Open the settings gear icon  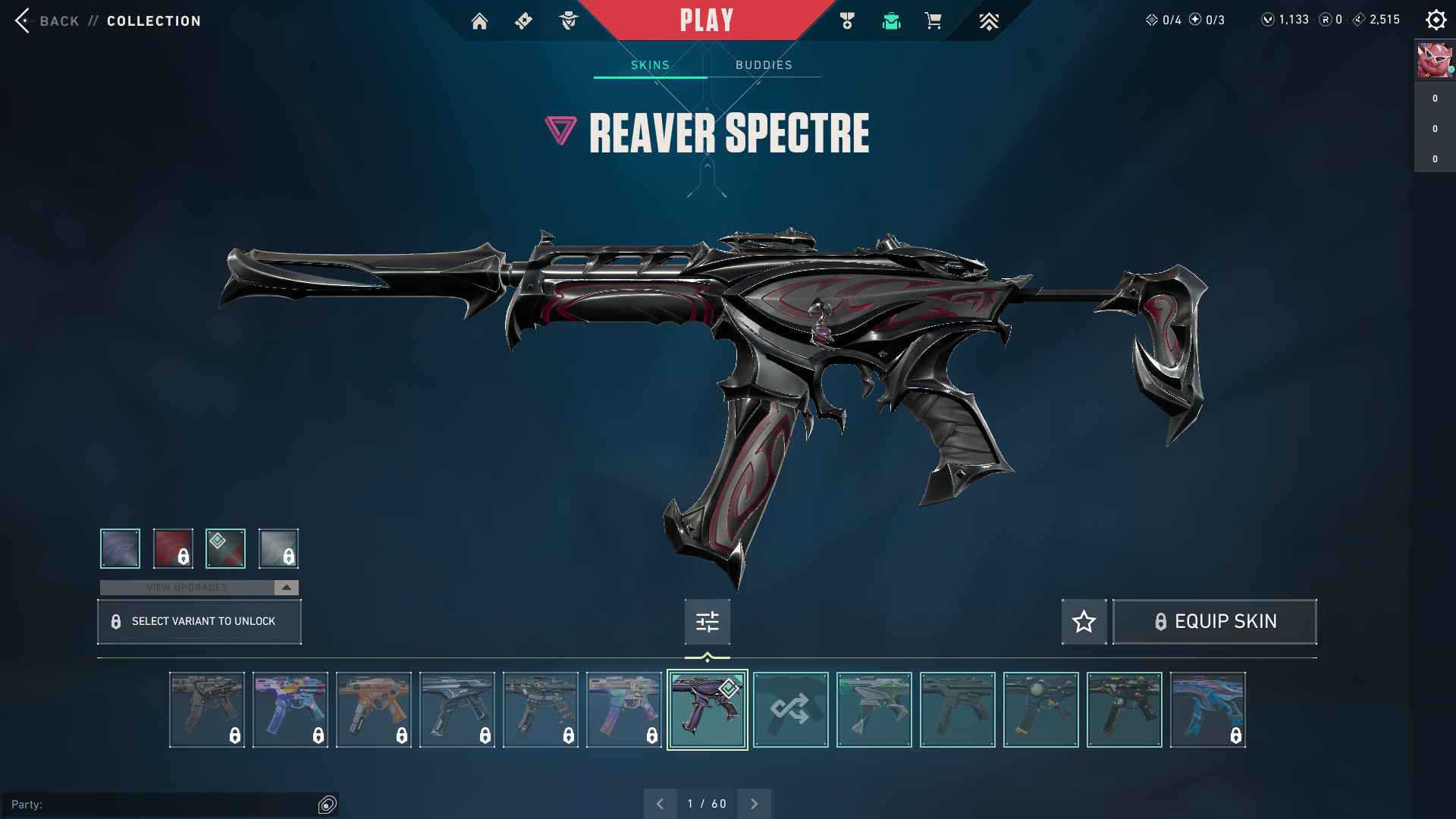pos(1436,20)
